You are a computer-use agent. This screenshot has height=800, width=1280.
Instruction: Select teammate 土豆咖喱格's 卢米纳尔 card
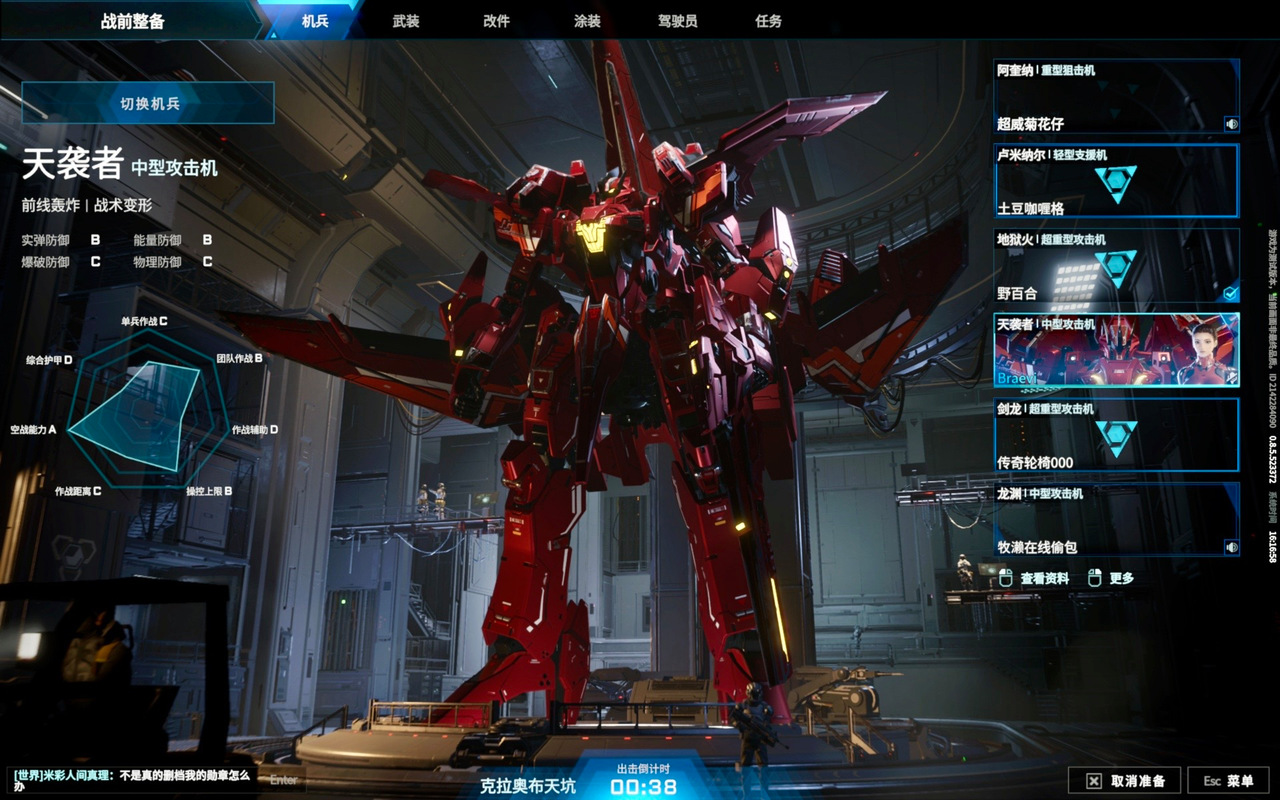tap(1115, 181)
